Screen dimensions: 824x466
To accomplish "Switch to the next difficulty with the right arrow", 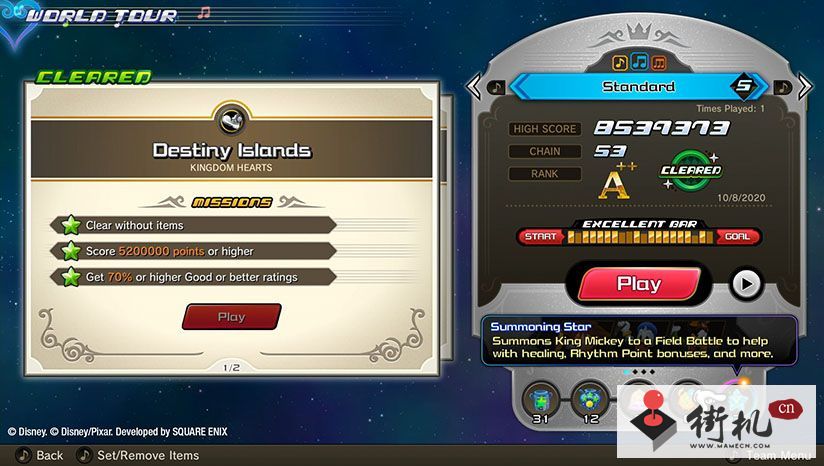I will 807,86.
